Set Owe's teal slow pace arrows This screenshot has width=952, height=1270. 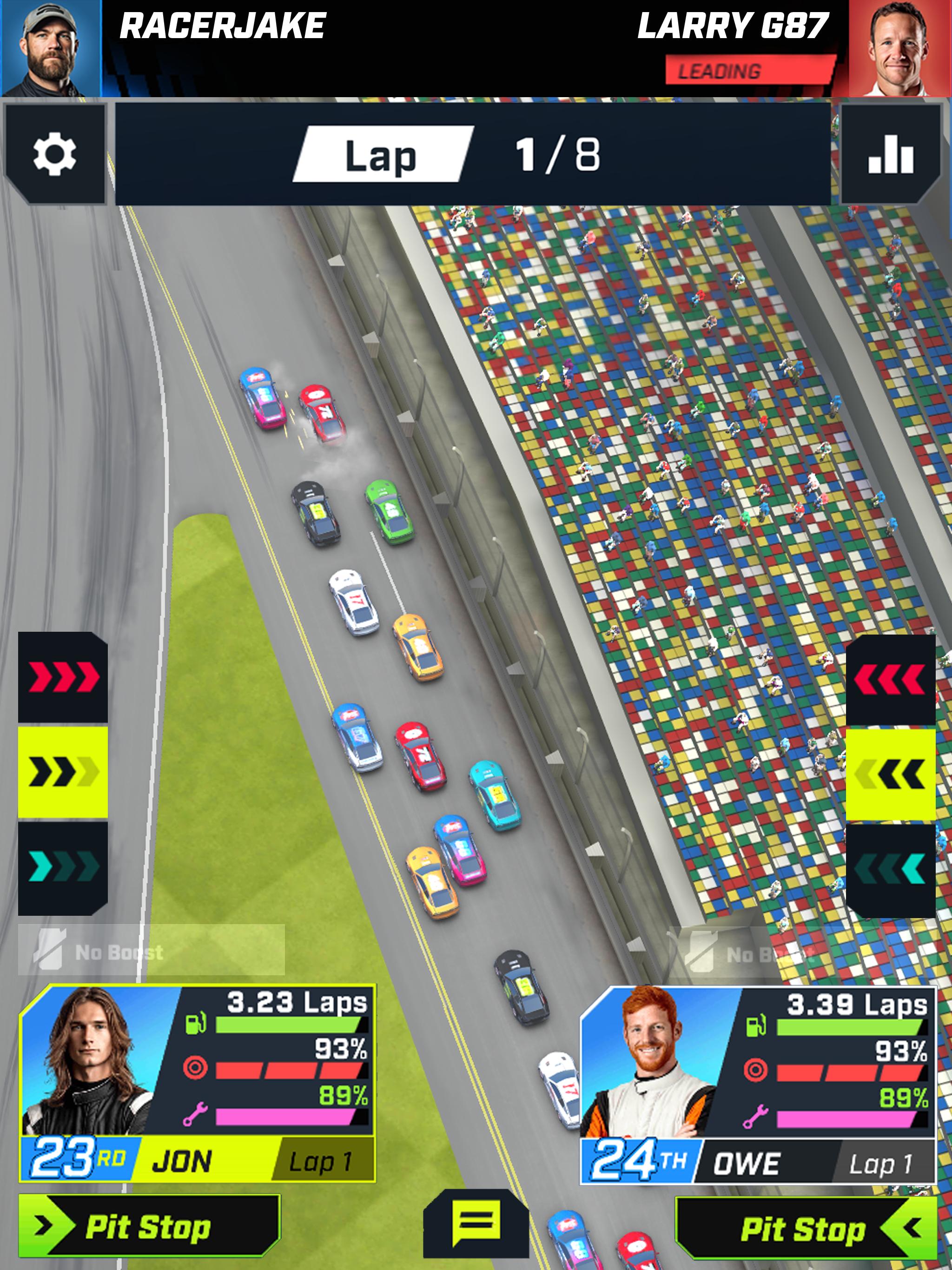pos(890,869)
